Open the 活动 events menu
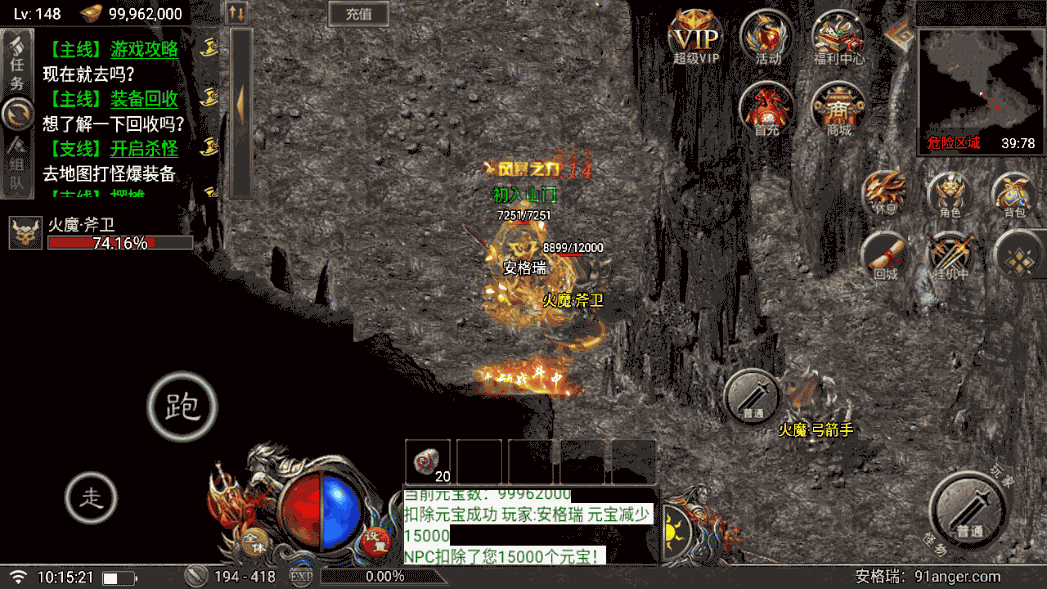This screenshot has height=589, width=1047. 767,37
